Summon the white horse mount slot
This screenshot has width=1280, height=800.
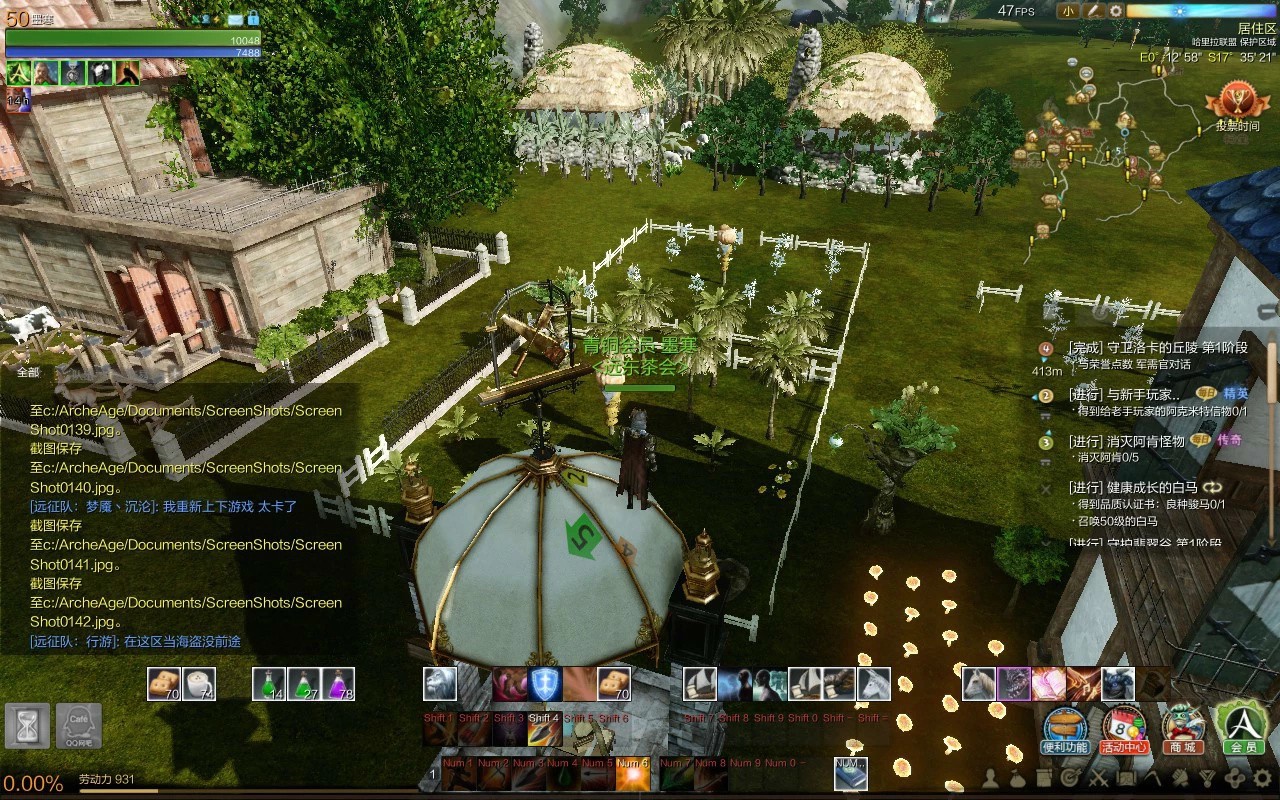coord(979,684)
